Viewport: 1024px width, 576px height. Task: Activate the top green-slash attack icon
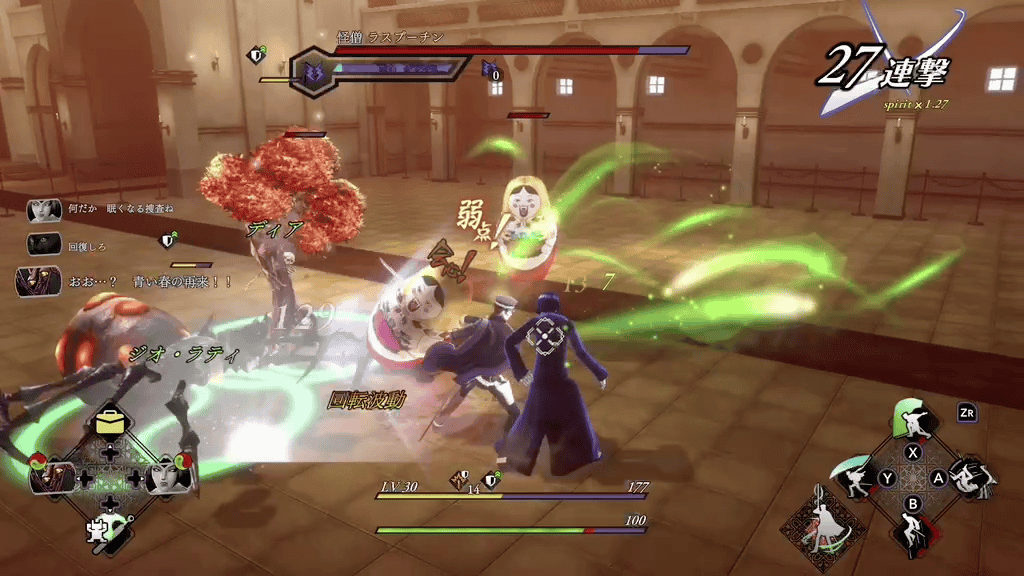pyautogui.click(x=912, y=421)
